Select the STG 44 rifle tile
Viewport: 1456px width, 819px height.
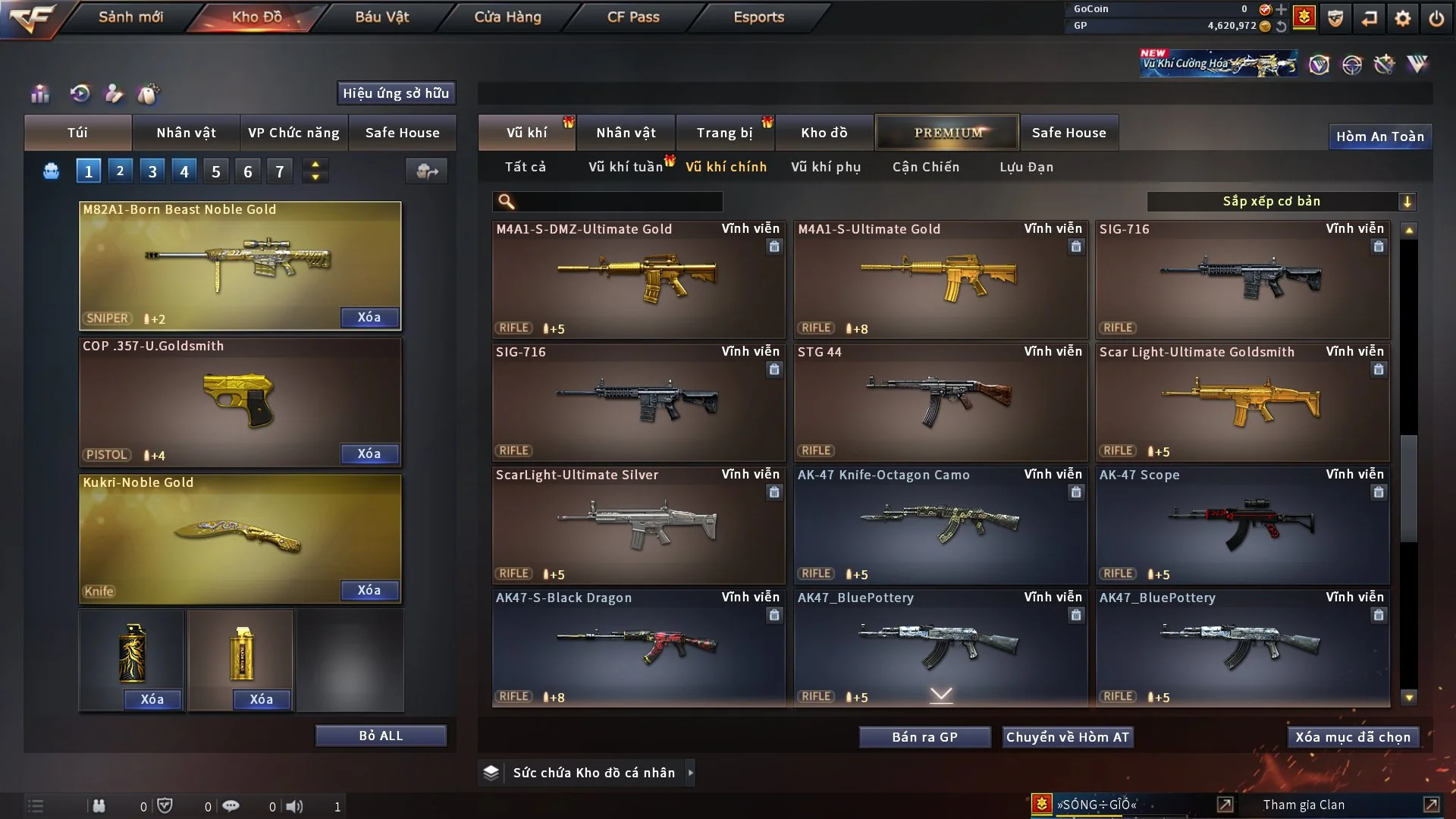tap(940, 402)
